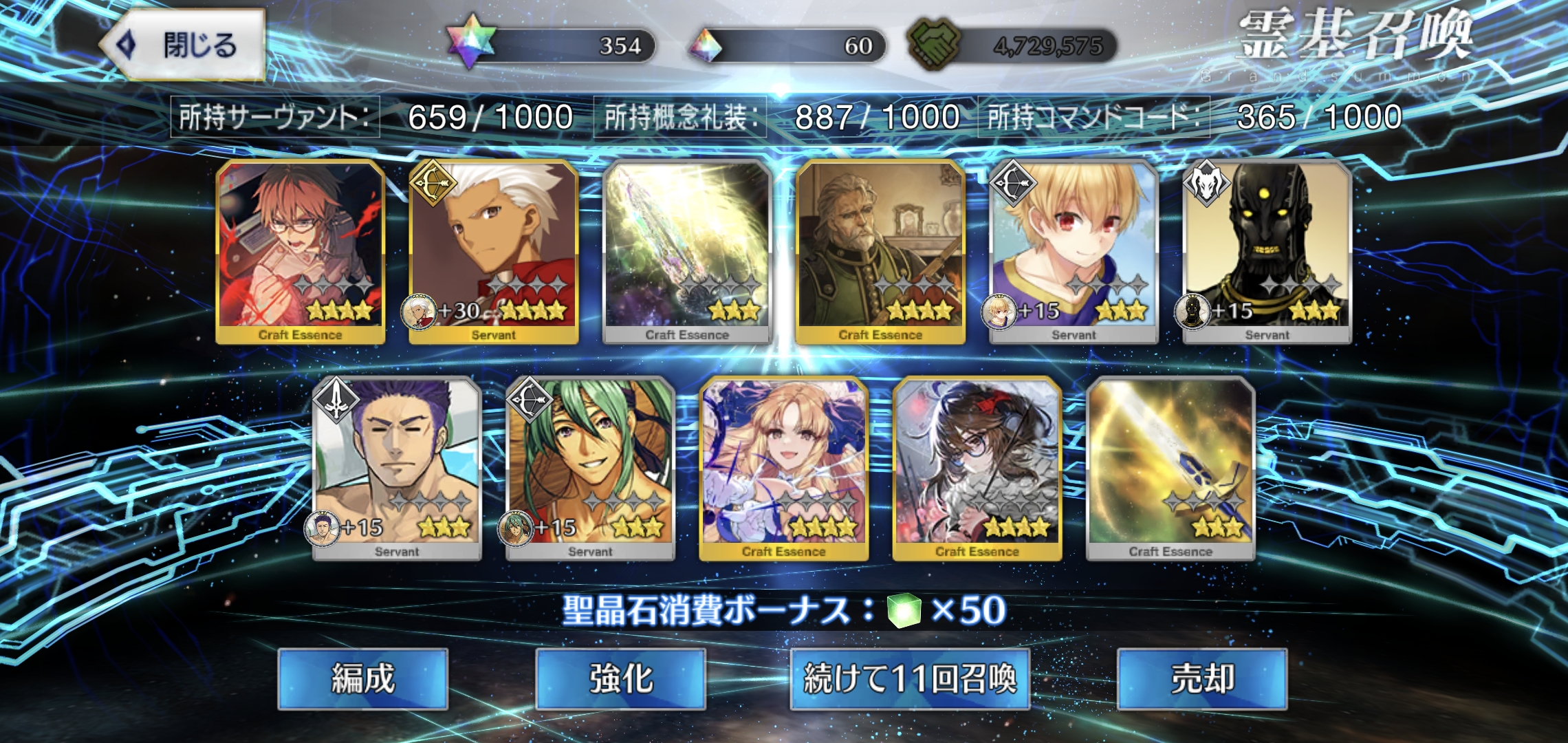
Task: Open the 売却 sell menu
Action: (x=1201, y=679)
